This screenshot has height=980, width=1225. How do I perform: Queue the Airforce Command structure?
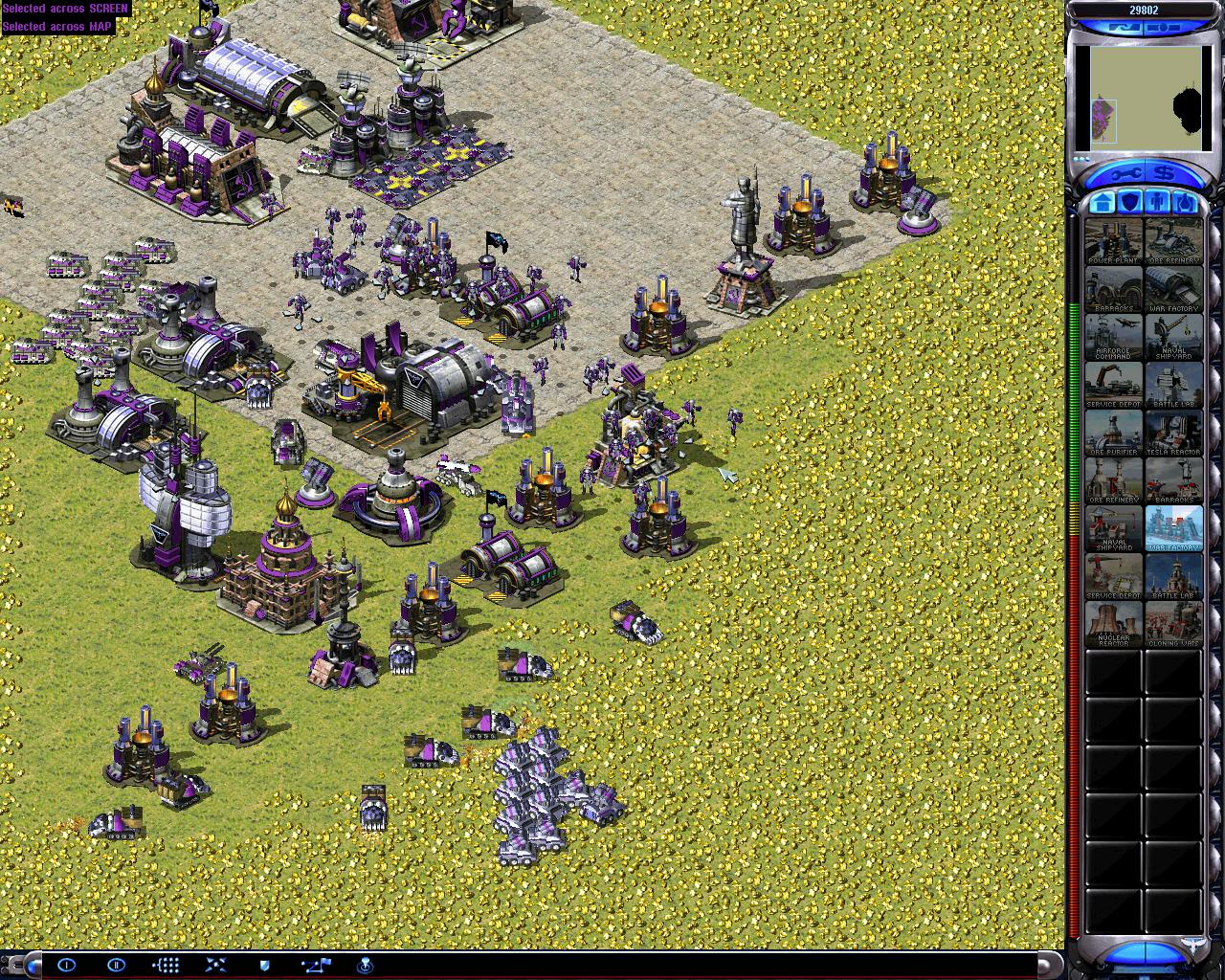click(1114, 338)
